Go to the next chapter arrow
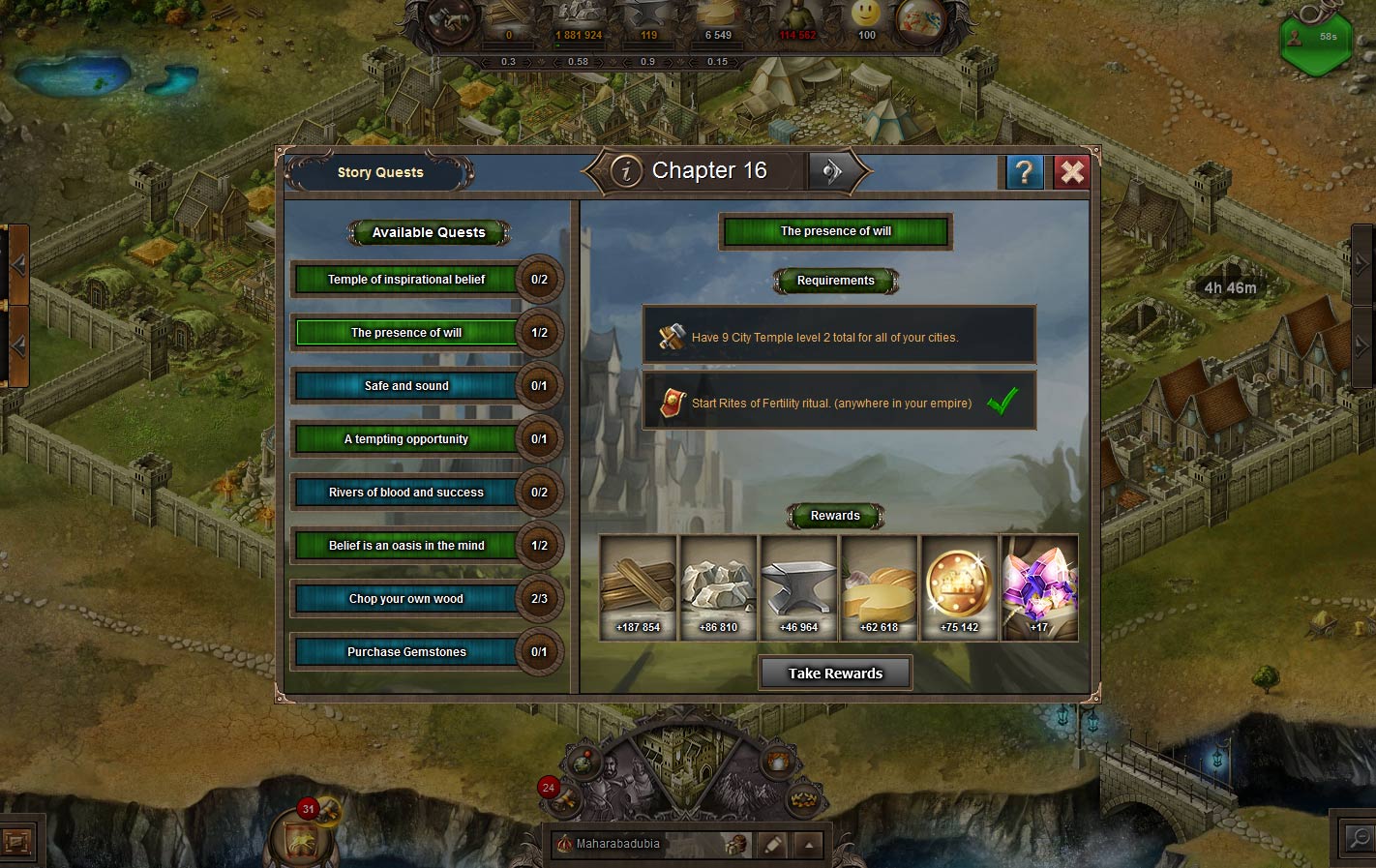This screenshot has height=868, width=1376. point(831,171)
